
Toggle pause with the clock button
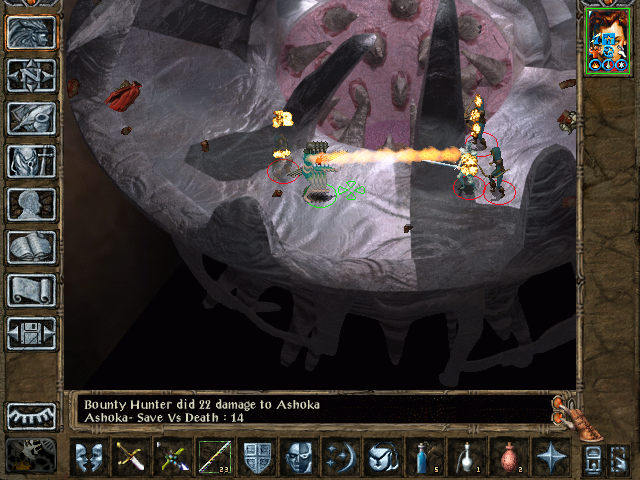click(31, 455)
